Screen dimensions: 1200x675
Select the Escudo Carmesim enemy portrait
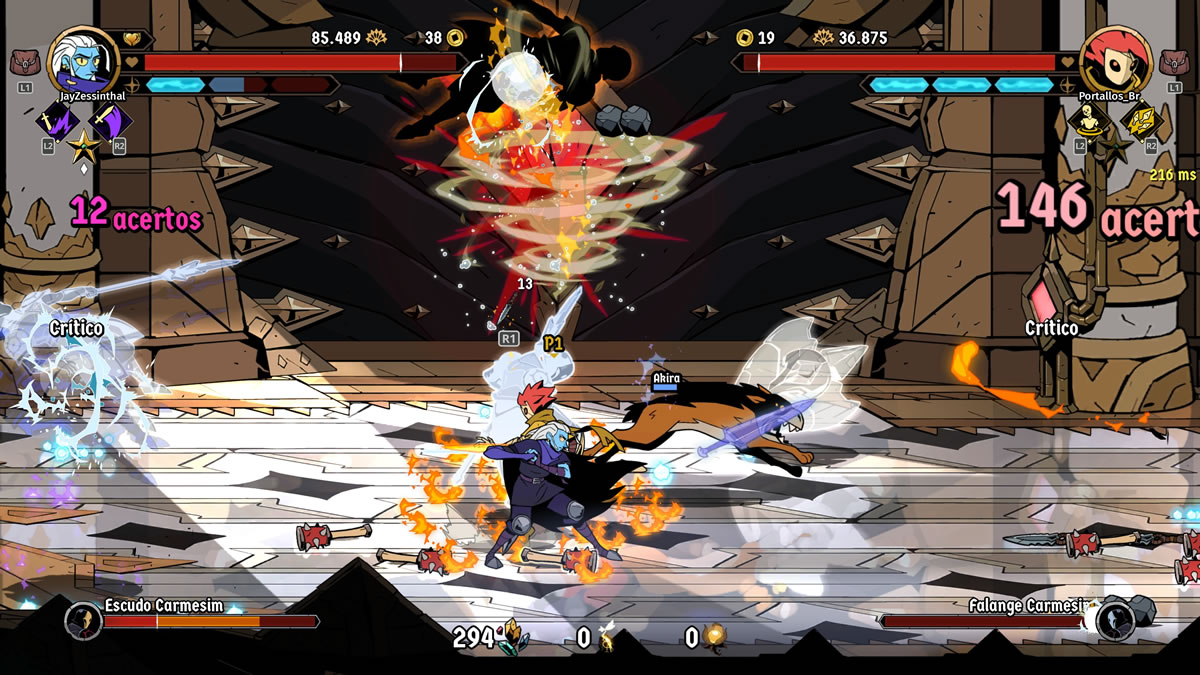coord(84,620)
